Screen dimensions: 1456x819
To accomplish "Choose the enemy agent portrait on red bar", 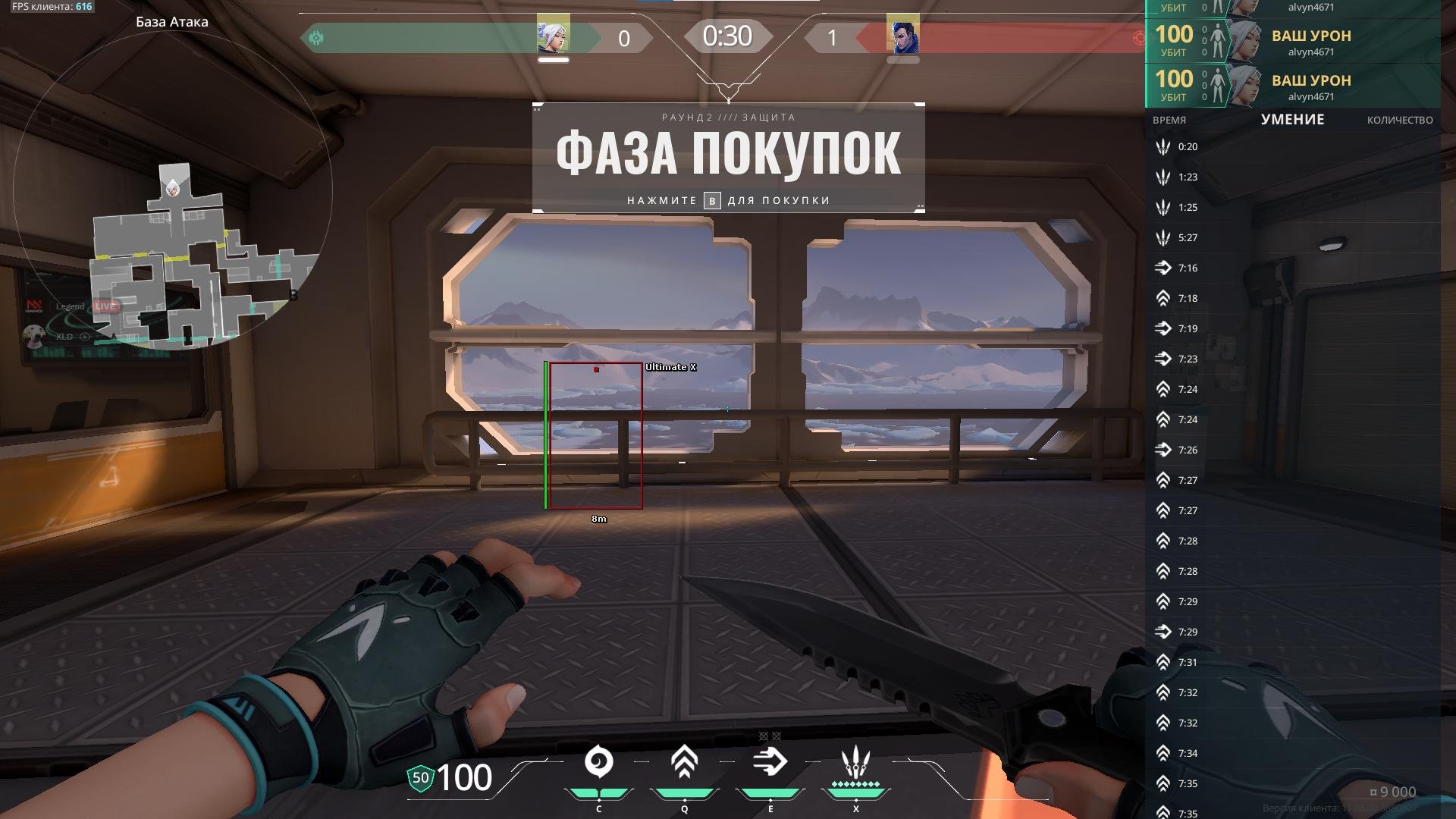I will point(902,35).
